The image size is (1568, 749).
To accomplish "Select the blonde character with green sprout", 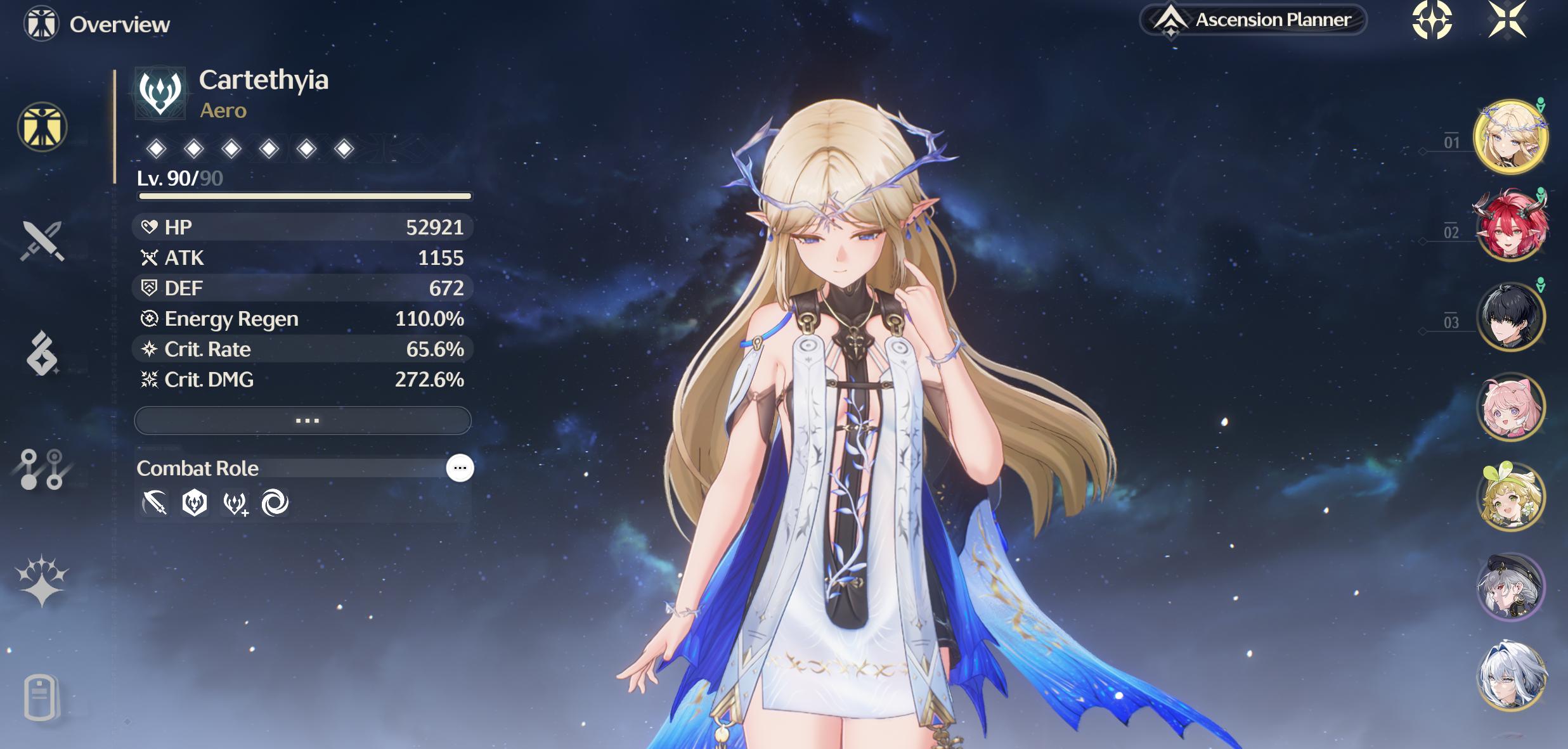I will point(1511,496).
